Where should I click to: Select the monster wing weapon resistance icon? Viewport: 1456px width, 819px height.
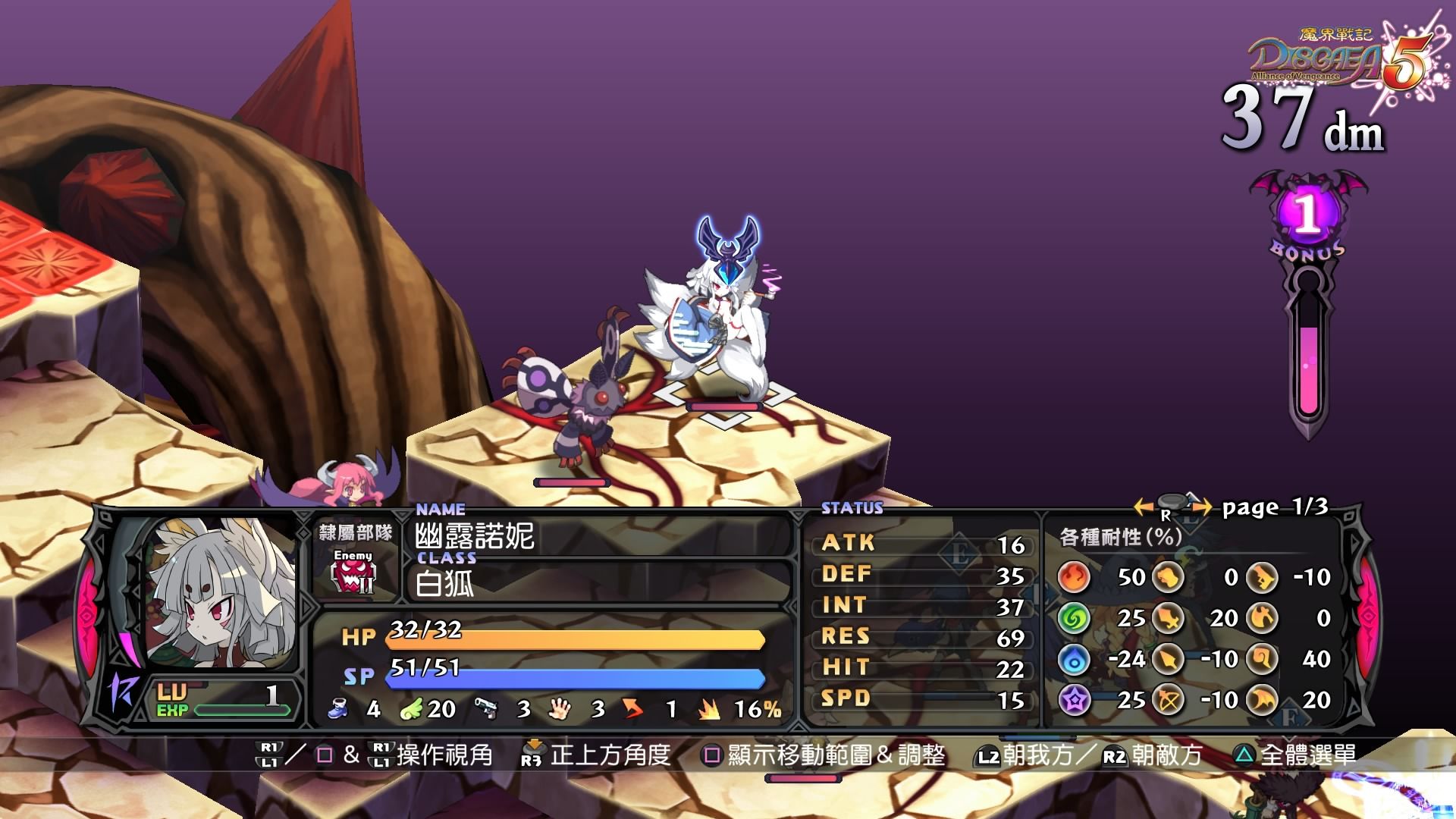click(1262, 700)
